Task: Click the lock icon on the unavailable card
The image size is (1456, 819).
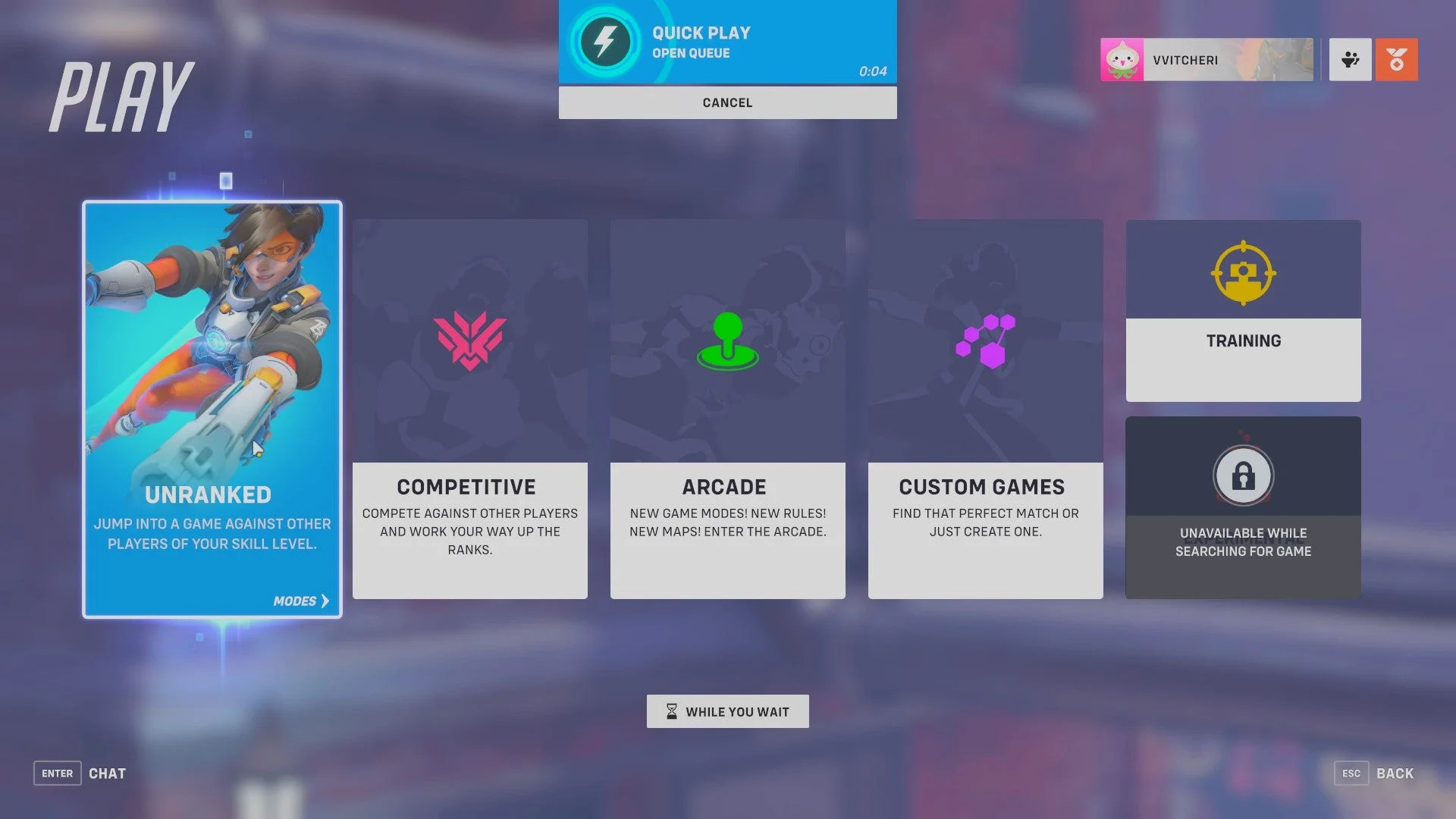Action: [x=1242, y=475]
